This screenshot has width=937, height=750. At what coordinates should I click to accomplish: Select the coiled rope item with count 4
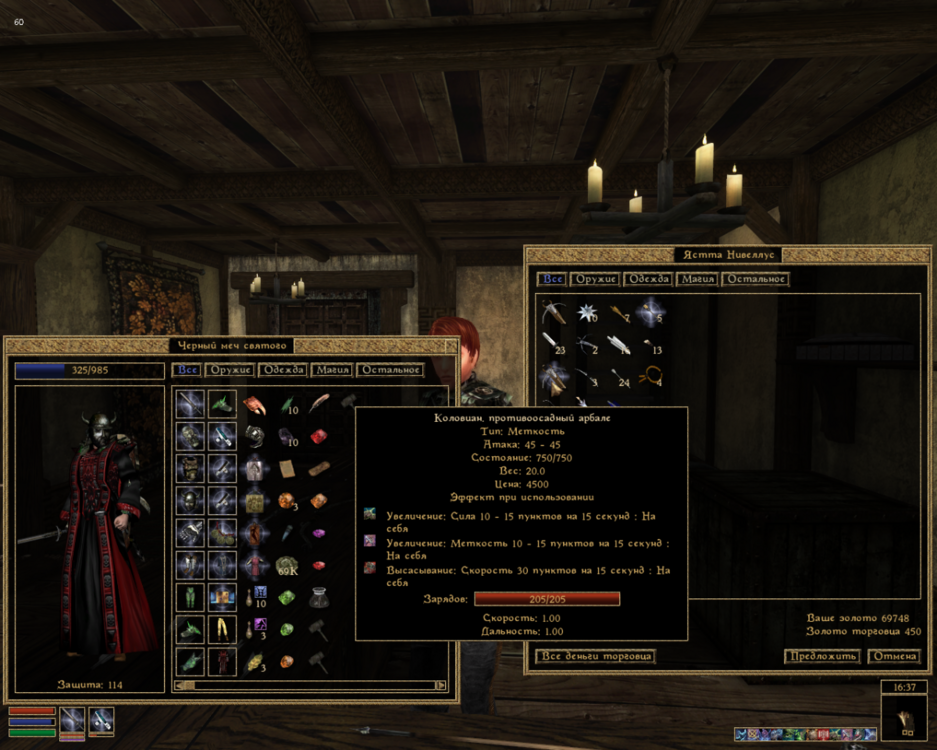click(651, 376)
